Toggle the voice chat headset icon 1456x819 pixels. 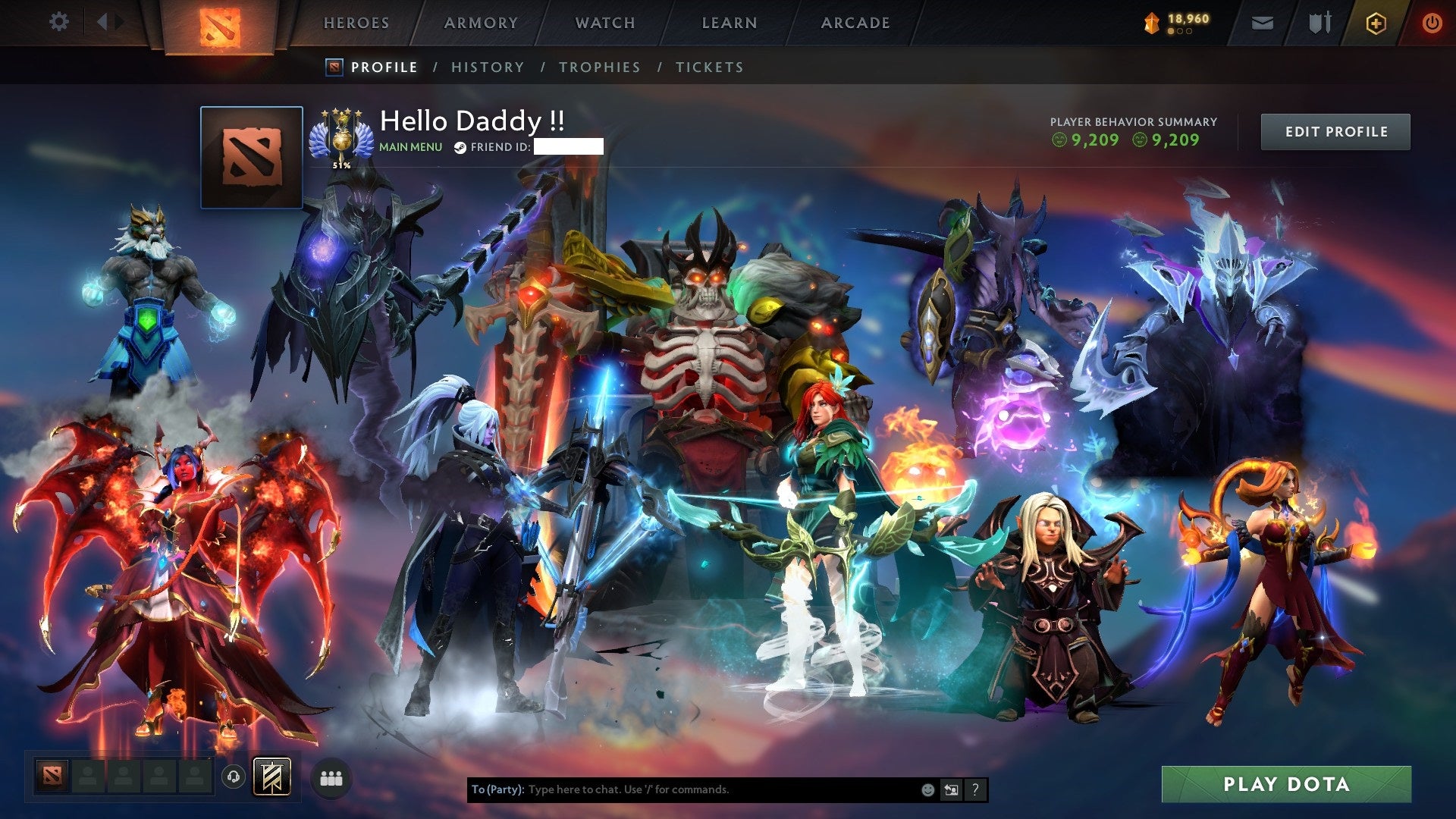[235, 777]
